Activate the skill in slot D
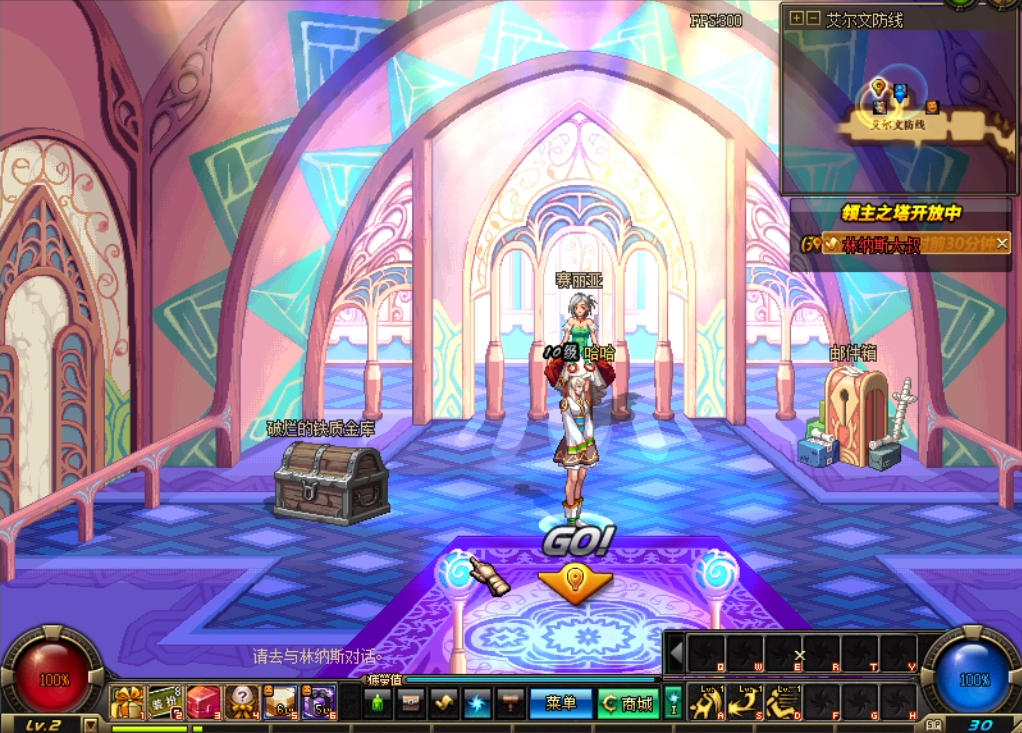Viewport: 1022px width, 733px height. tap(783, 702)
